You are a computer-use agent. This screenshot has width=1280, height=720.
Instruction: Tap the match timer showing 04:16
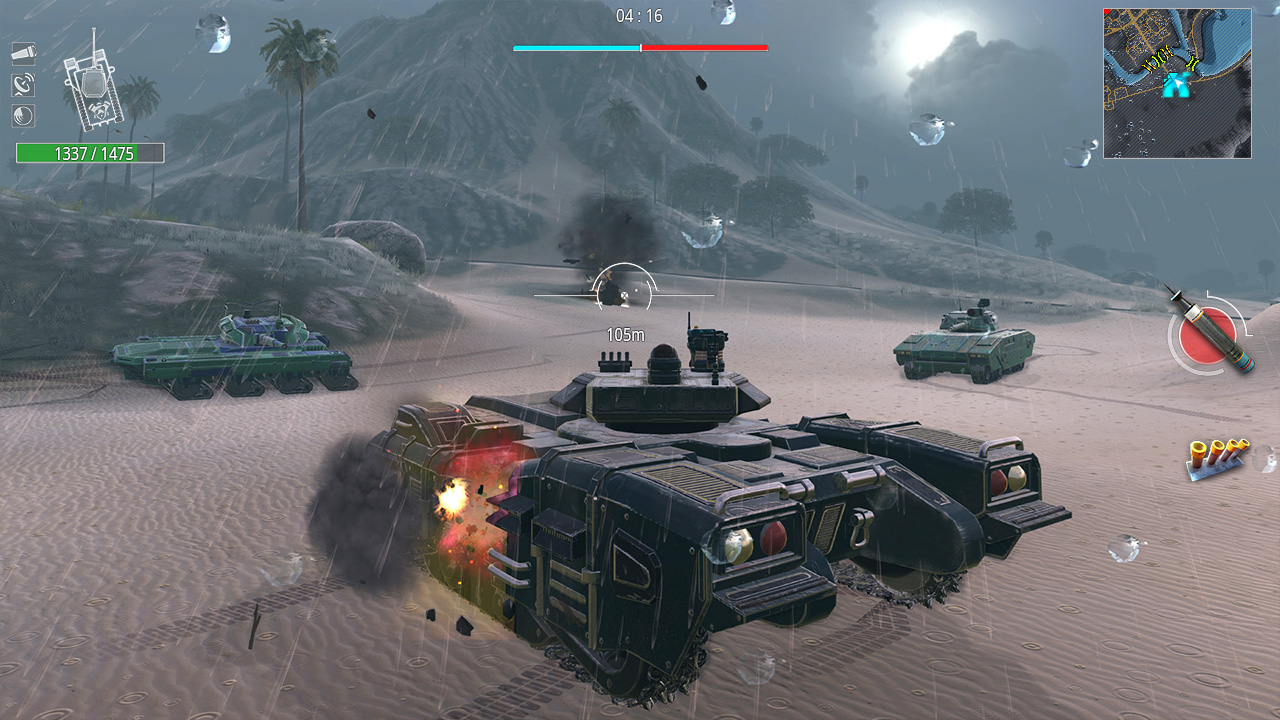pyautogui.click(x=639, y=16)
